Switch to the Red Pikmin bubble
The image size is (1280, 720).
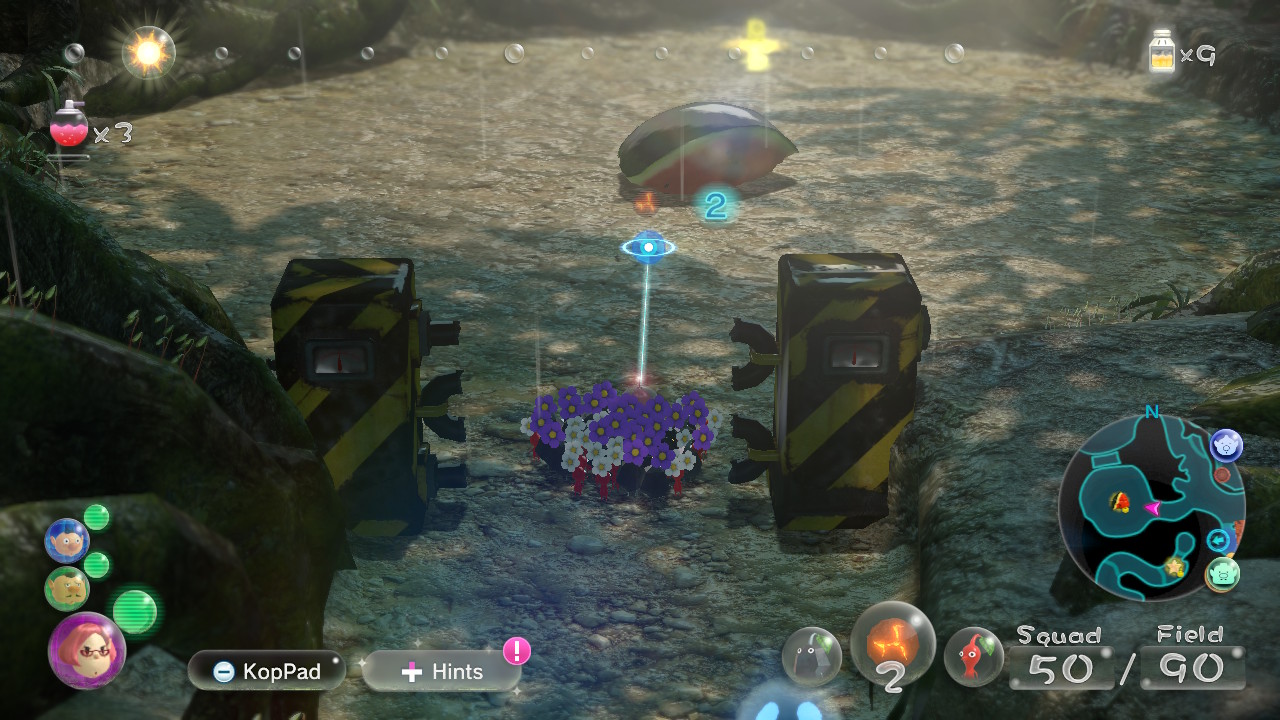click(x=973, y=655)
